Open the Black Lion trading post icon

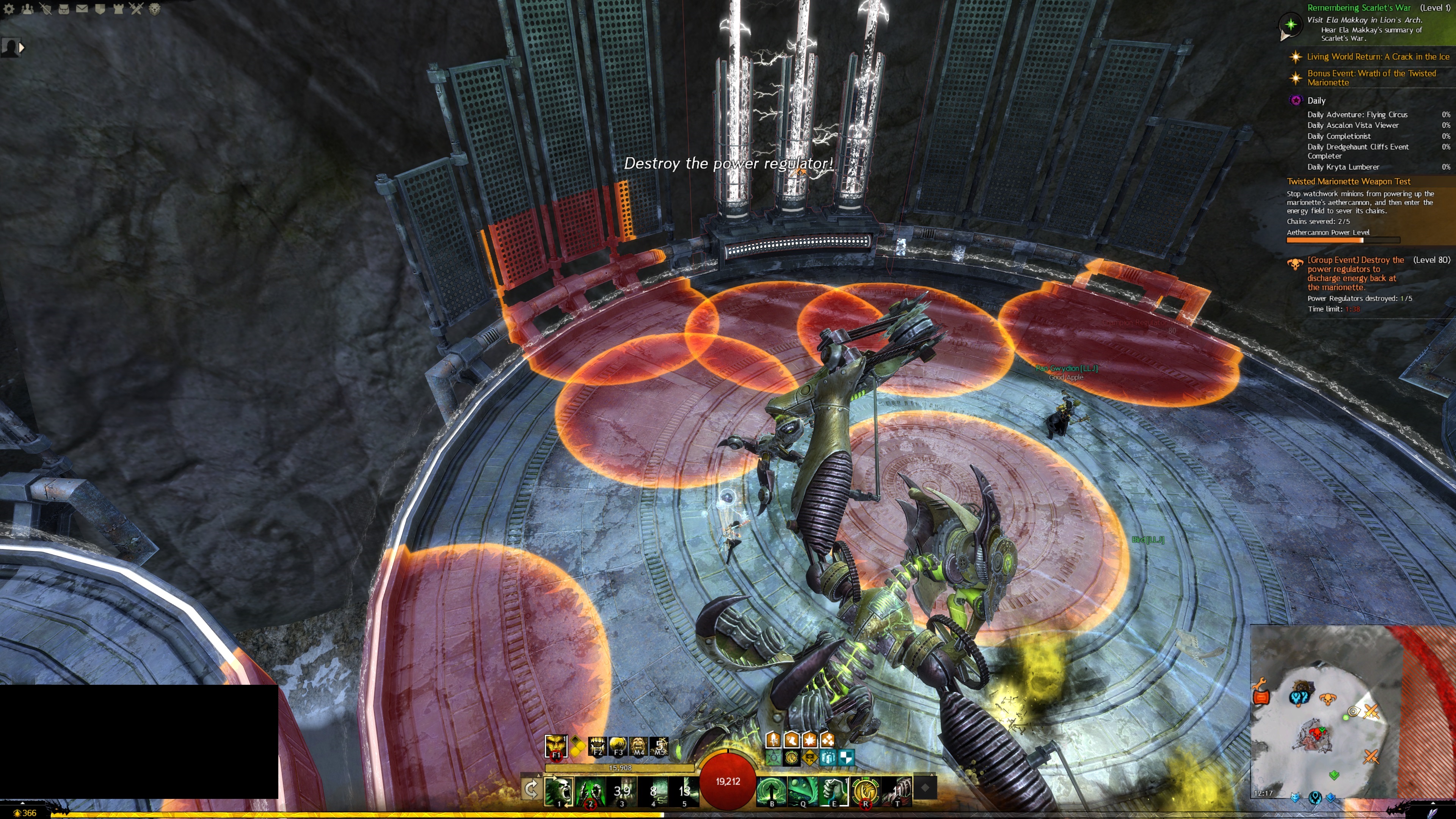(x=154, y=9)
